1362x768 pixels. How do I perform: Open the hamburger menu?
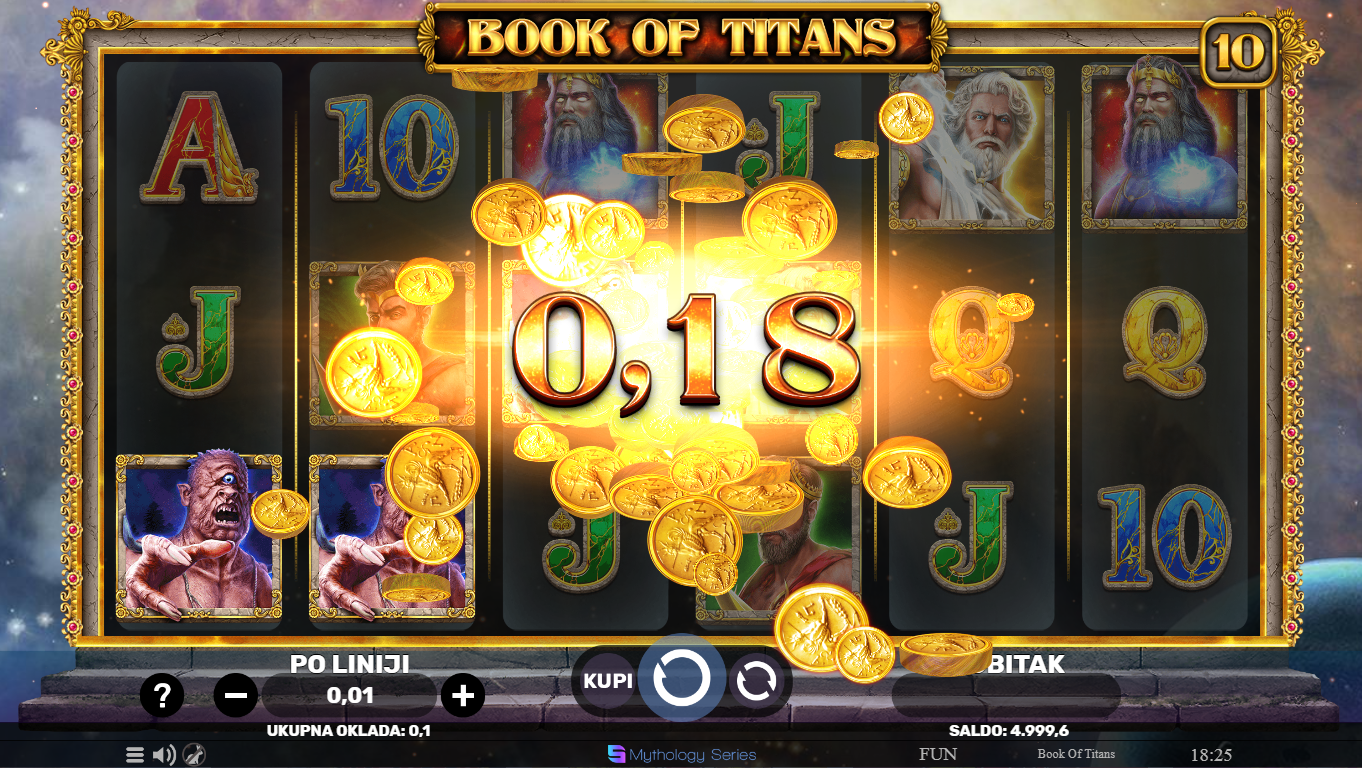coord(135,755)
